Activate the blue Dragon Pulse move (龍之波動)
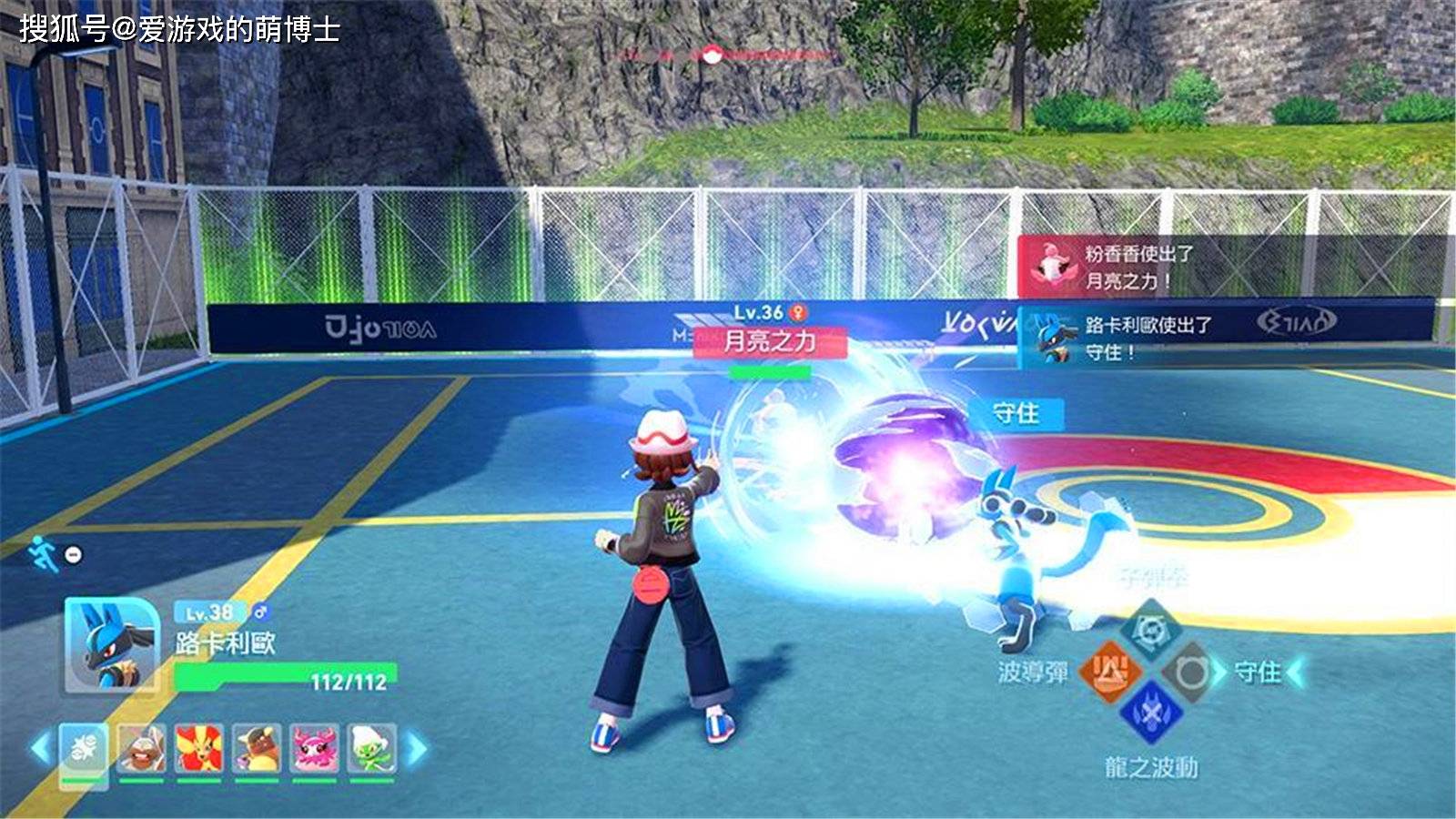Image resolution: width=1456 pixels, height=819 pixels. (x=1150, y=713)
